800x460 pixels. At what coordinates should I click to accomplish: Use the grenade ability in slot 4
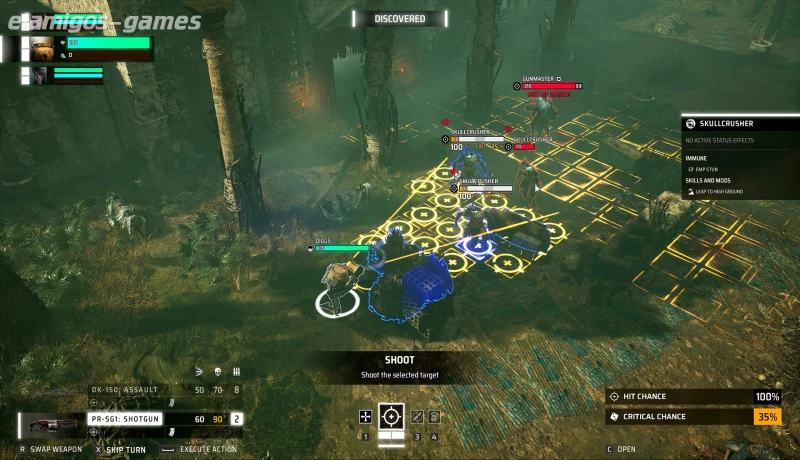[x=435, y=417]
